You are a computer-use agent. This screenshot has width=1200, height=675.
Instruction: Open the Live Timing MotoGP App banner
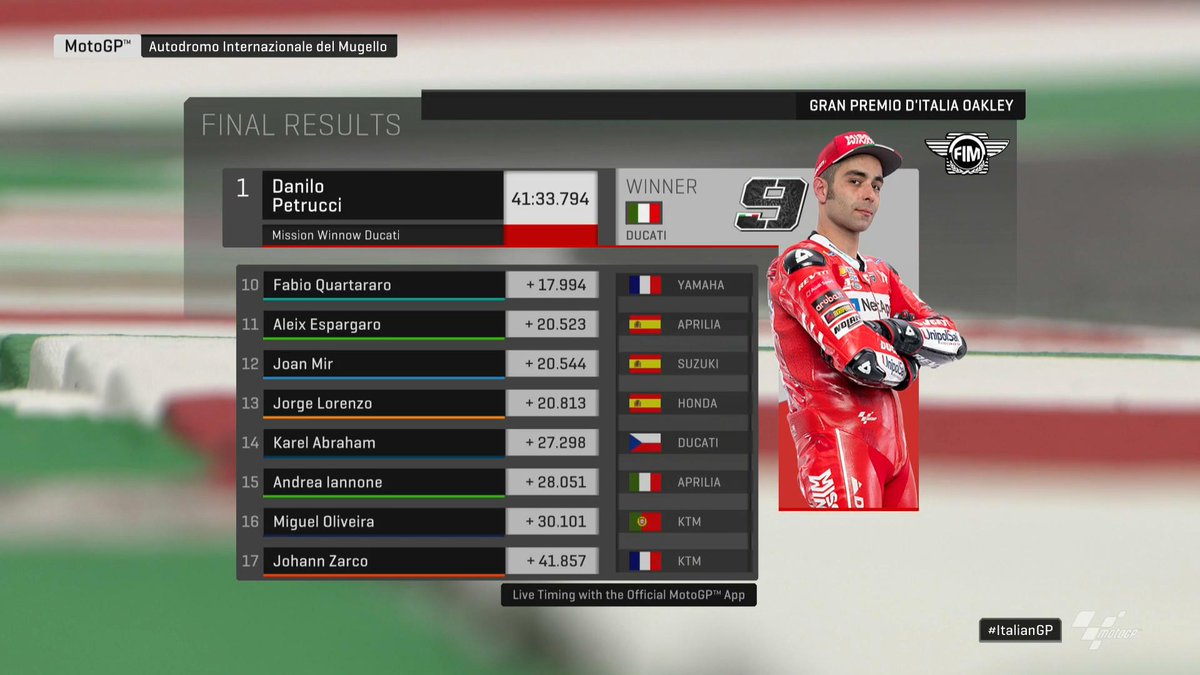coord(629,595)
